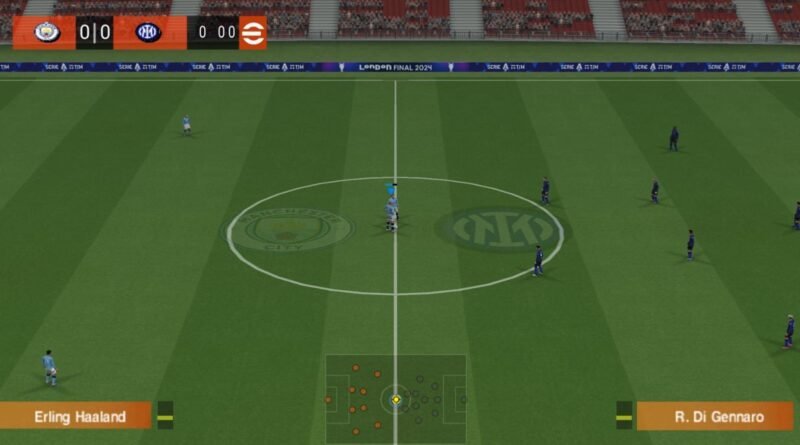
Task: Select the R. Di Gennaro player name panel
Action: (714, 415)
